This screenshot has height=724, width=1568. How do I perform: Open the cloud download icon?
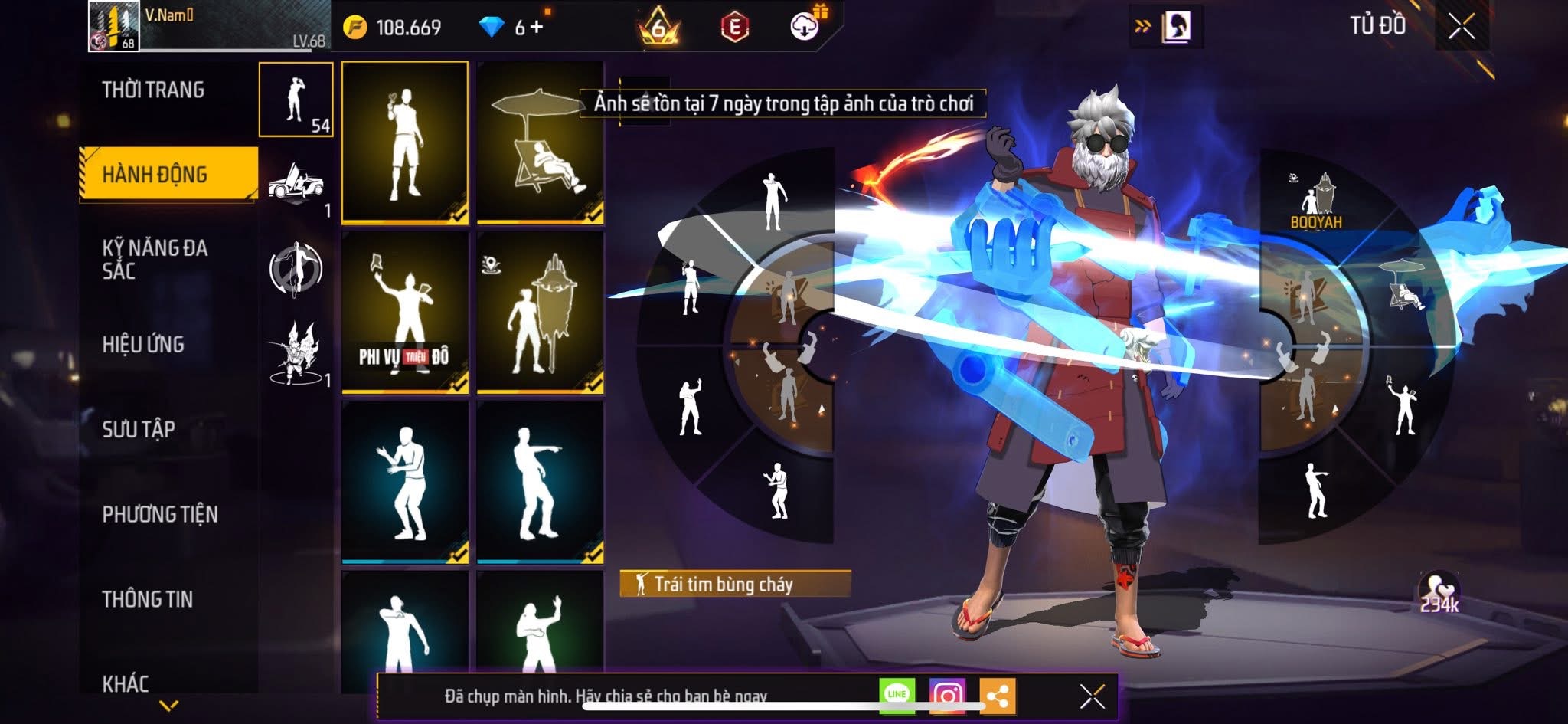click(805, 27)
